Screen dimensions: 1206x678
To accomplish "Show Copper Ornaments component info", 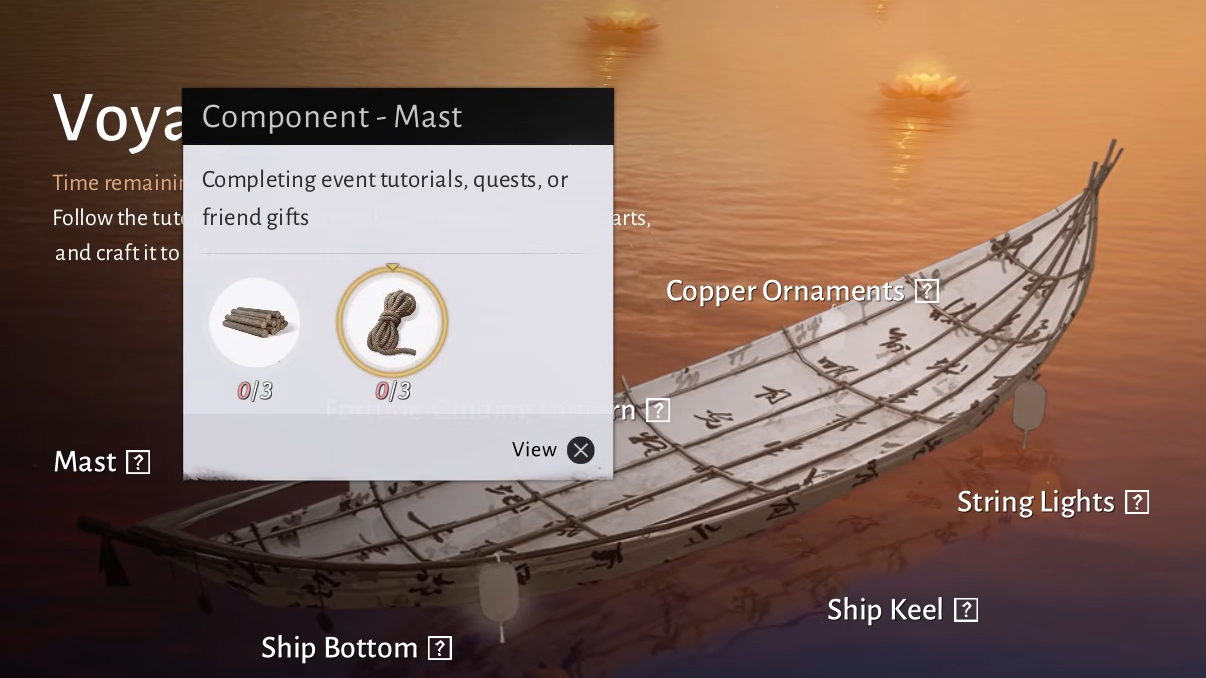I will coord(928,291).
